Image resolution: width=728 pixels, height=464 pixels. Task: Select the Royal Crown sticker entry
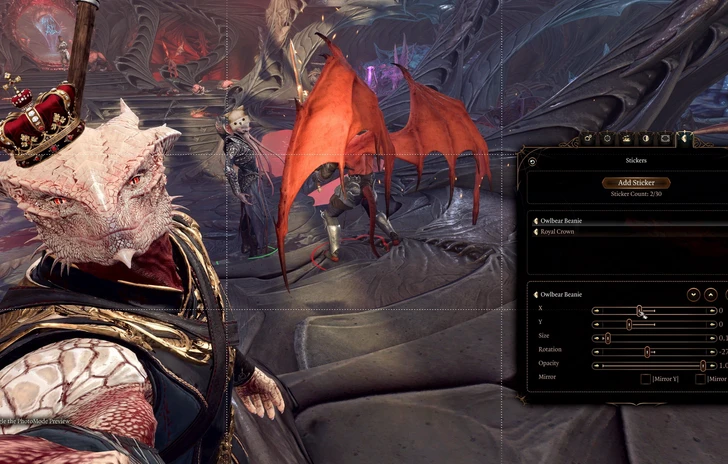558,232
